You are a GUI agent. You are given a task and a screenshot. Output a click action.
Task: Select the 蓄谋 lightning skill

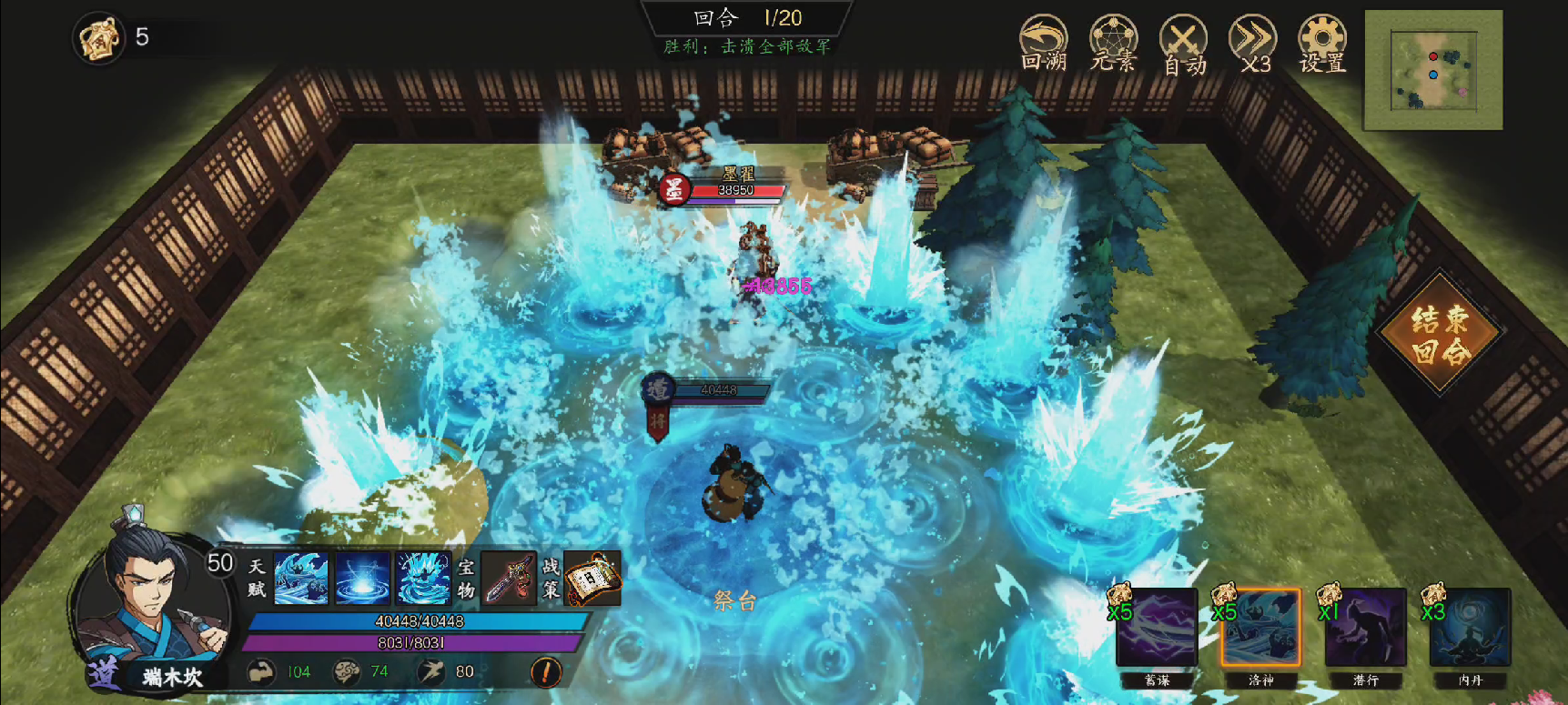pos(1157,629)
